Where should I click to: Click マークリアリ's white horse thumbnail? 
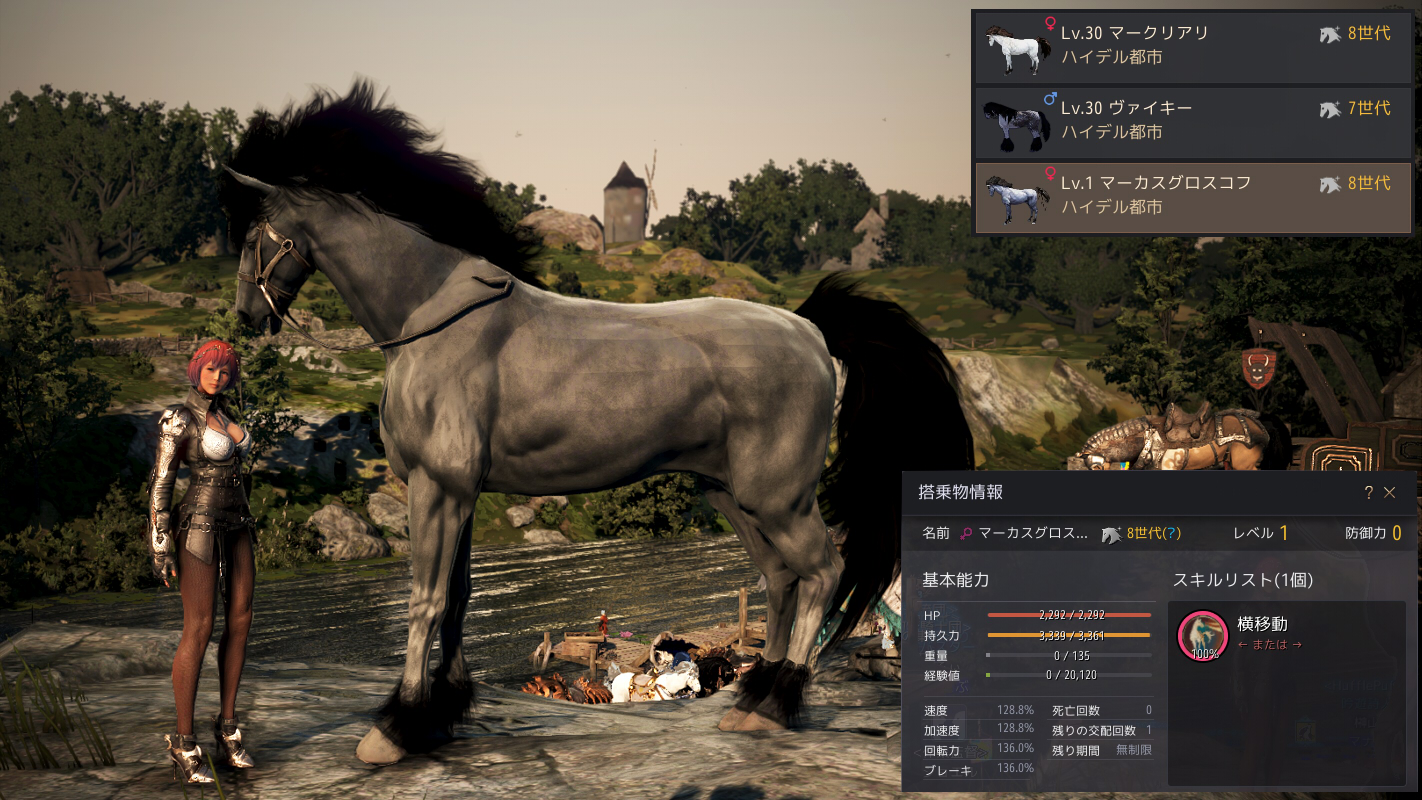(x=1016, y=47)
